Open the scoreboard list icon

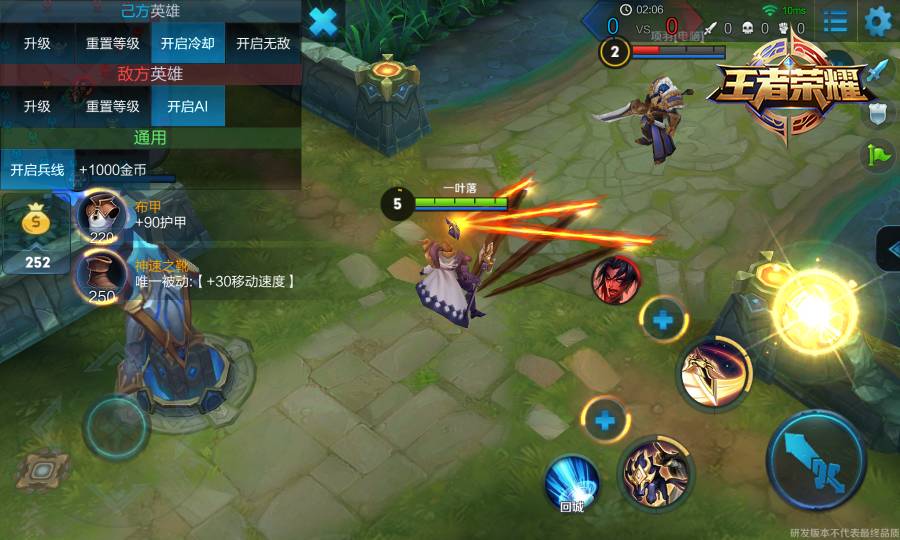coord(835,20)
